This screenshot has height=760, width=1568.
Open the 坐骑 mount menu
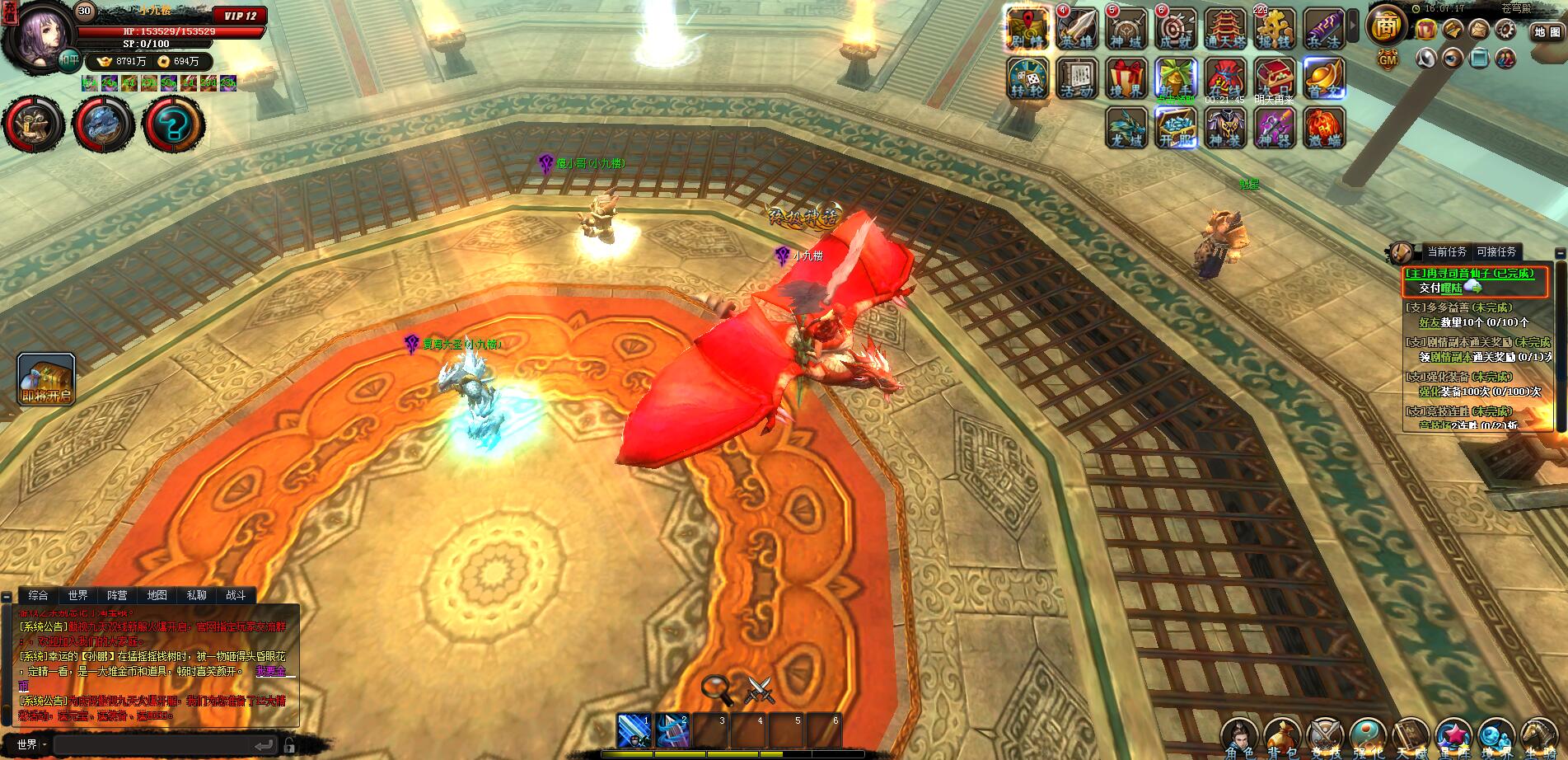pyautogui.click(x=1539, y=736)
